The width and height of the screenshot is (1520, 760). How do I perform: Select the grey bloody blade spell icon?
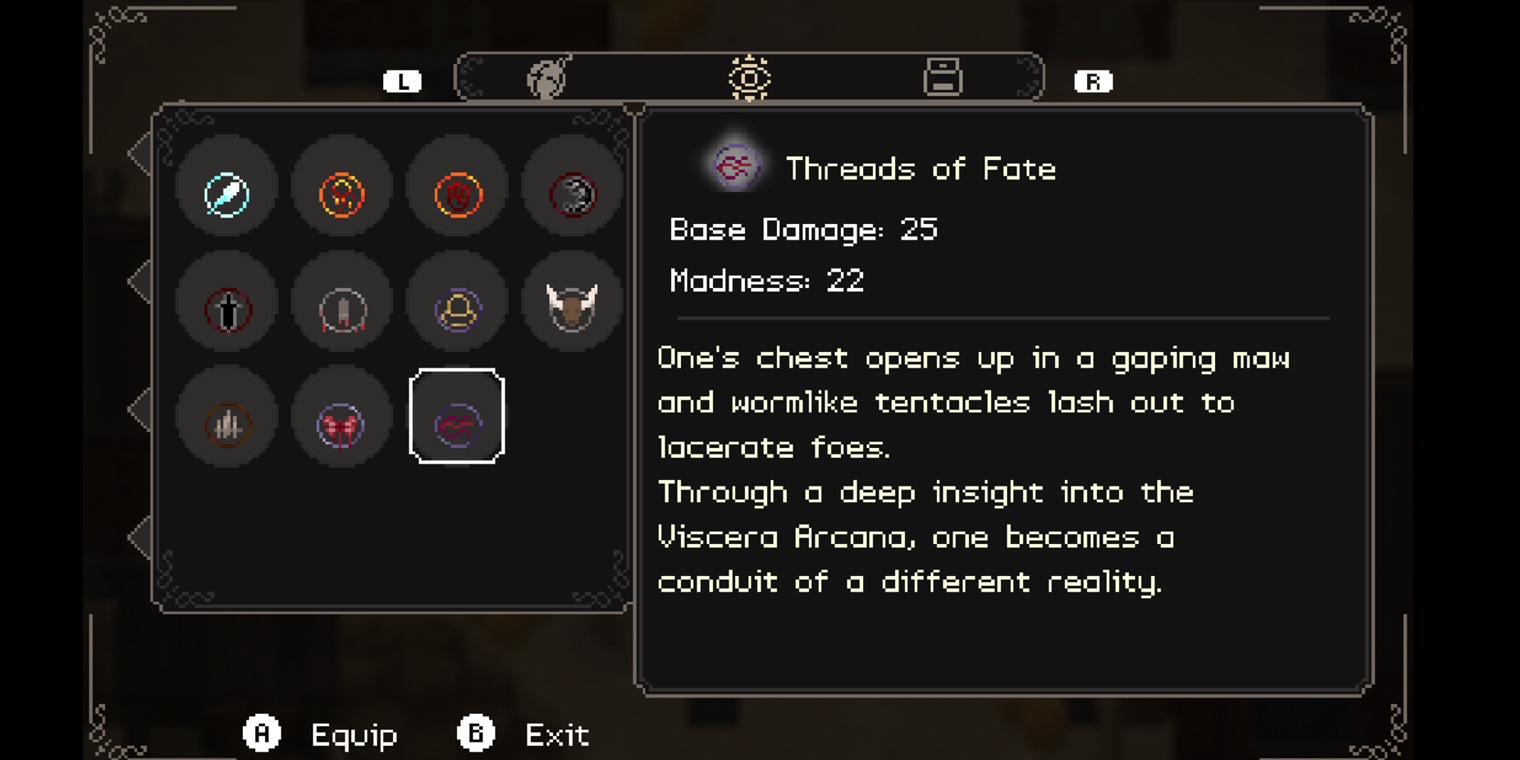[x=342, y=309]
